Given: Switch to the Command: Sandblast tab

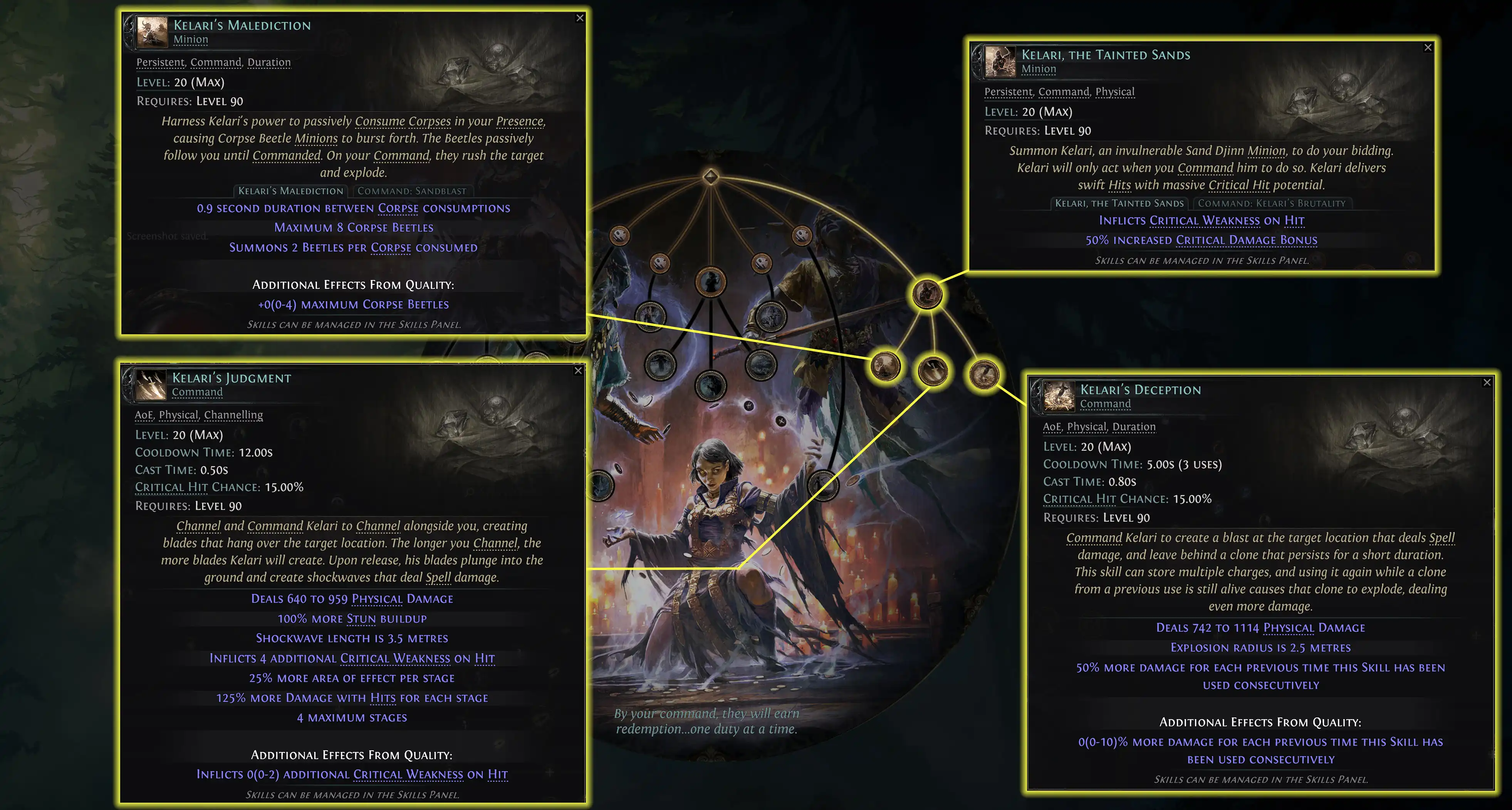Looking at the screenshot, I should (x=411, y=191).
